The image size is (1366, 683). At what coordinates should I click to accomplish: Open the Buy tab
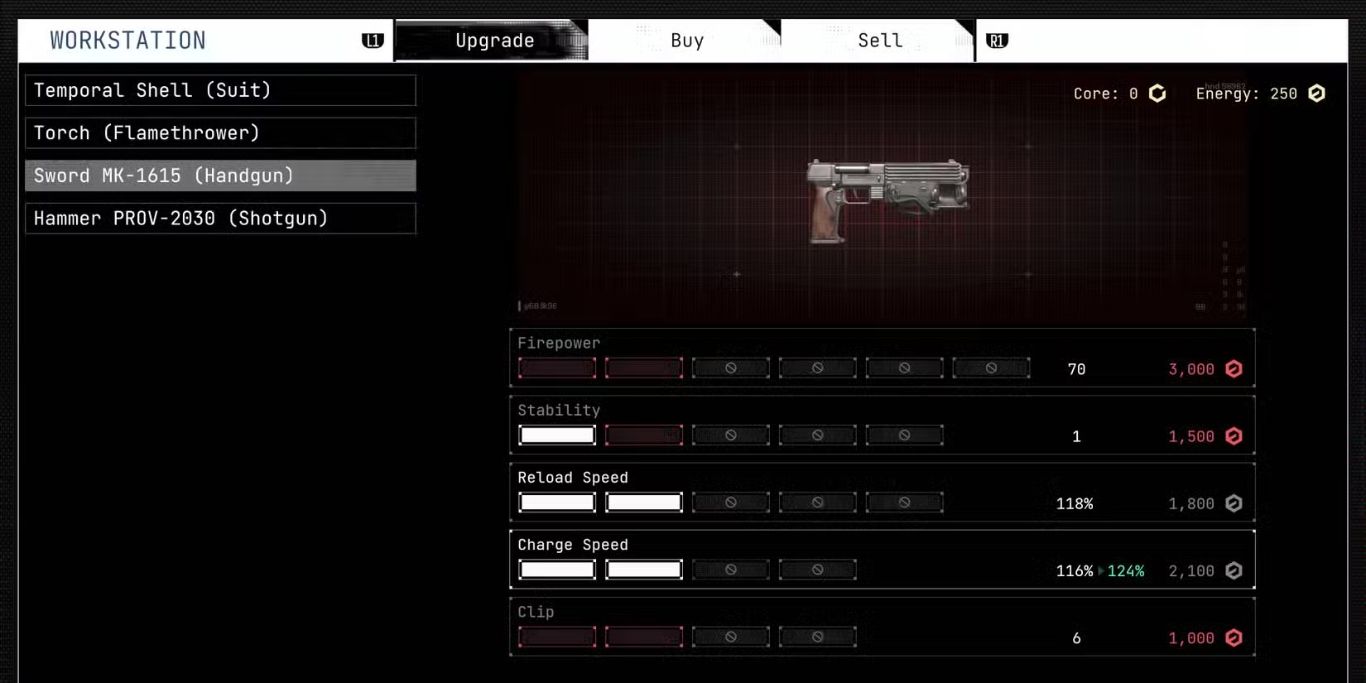(x=686, y=41)
